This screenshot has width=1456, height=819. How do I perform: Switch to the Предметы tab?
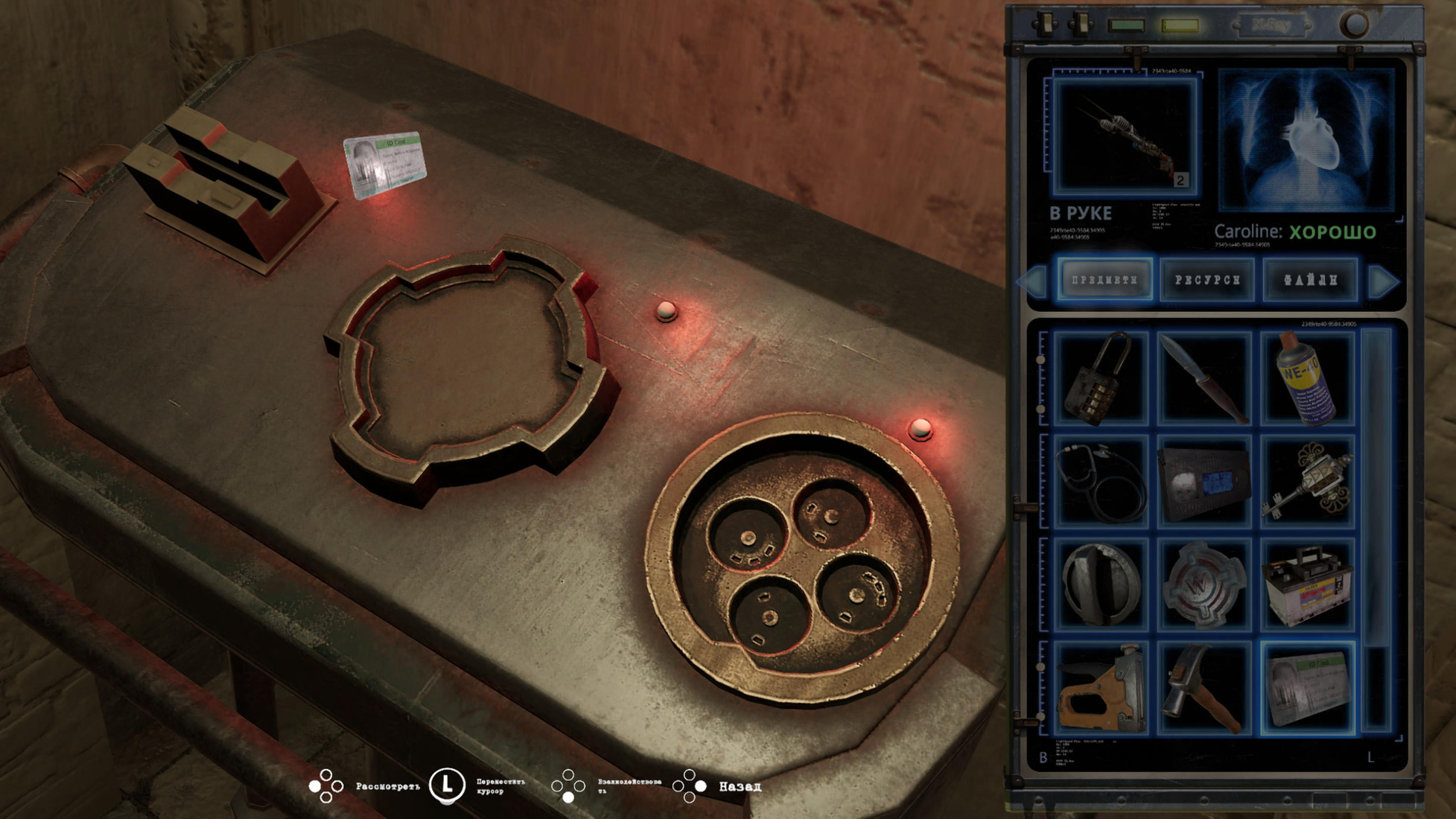1105,280
